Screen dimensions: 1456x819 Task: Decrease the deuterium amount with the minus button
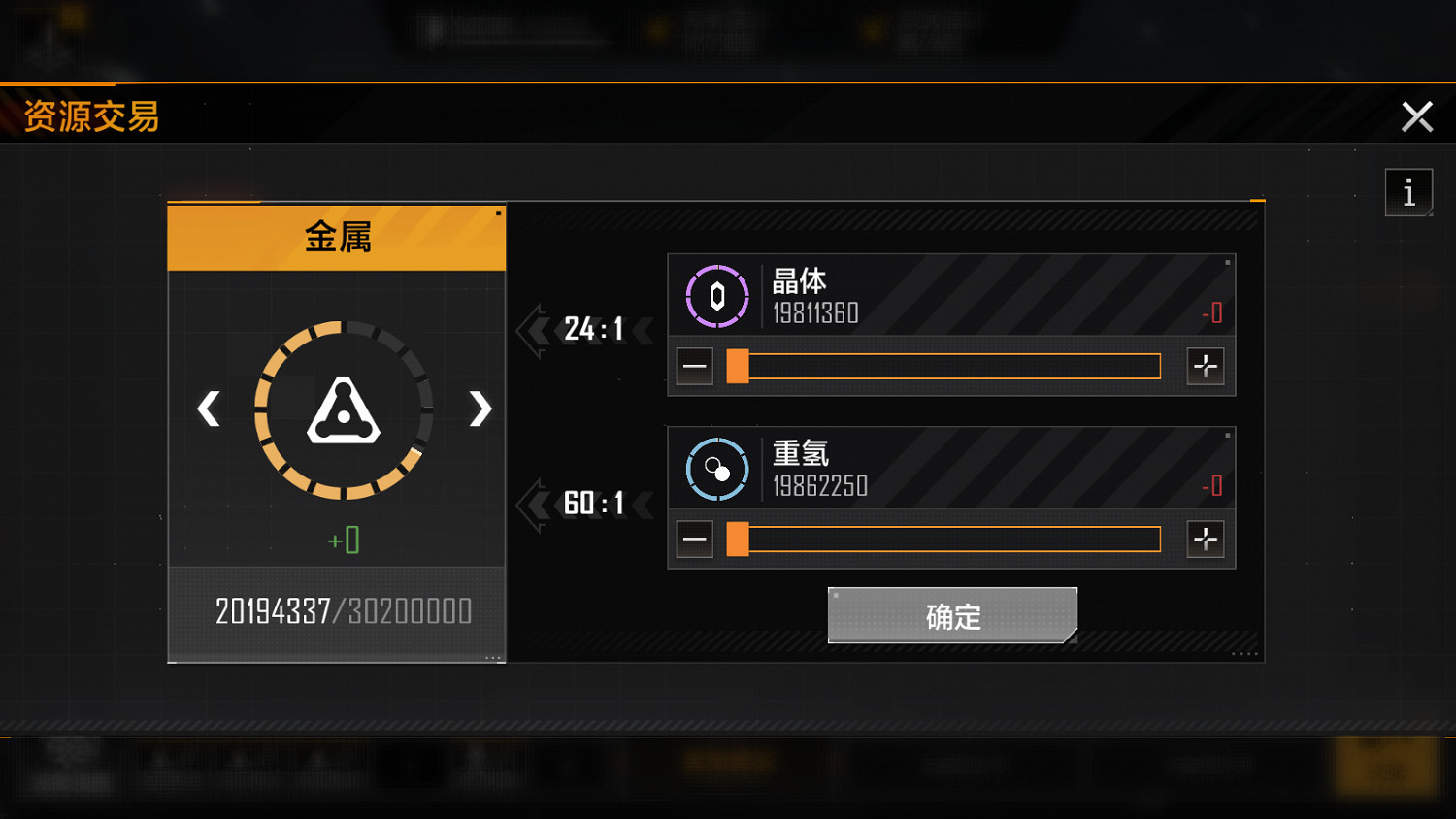[695, 538]
